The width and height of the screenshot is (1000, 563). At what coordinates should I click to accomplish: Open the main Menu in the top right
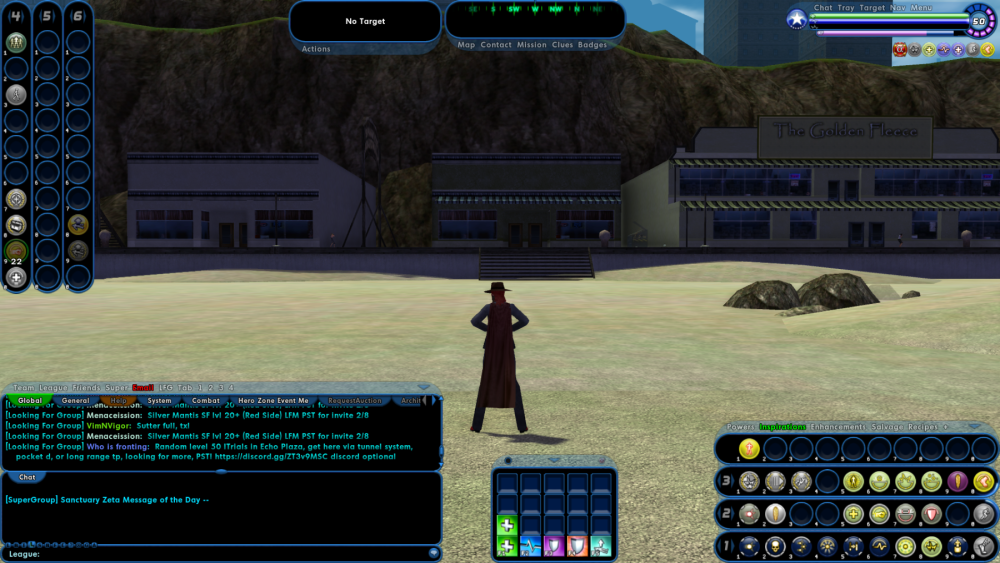click(922, 8)
